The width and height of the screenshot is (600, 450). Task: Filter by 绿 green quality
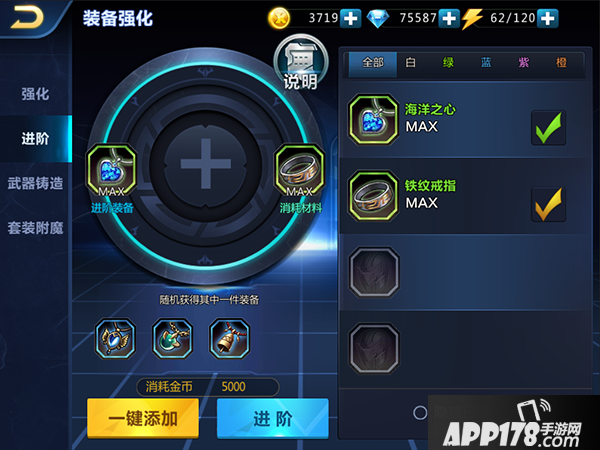[x=448, y=62]
